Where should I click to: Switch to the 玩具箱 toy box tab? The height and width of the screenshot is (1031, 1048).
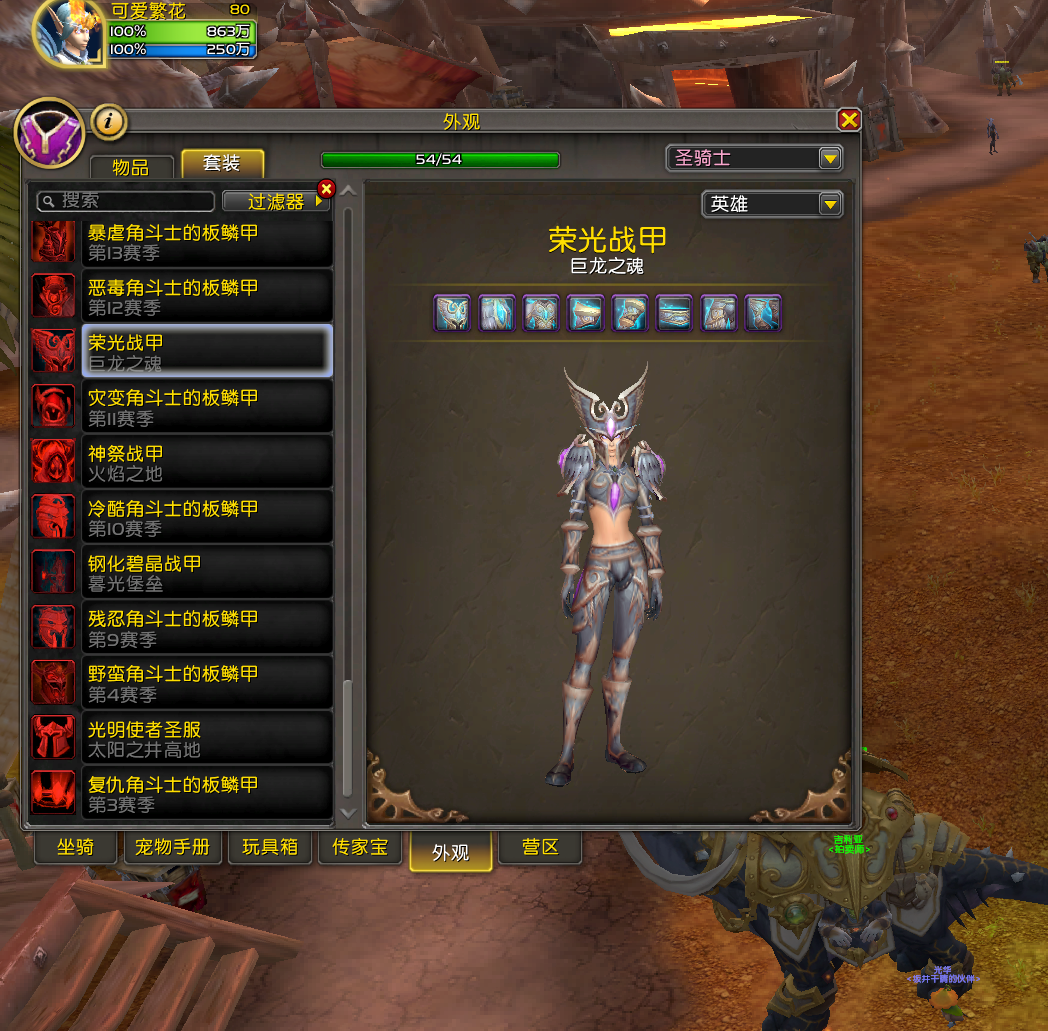point(270,848)
